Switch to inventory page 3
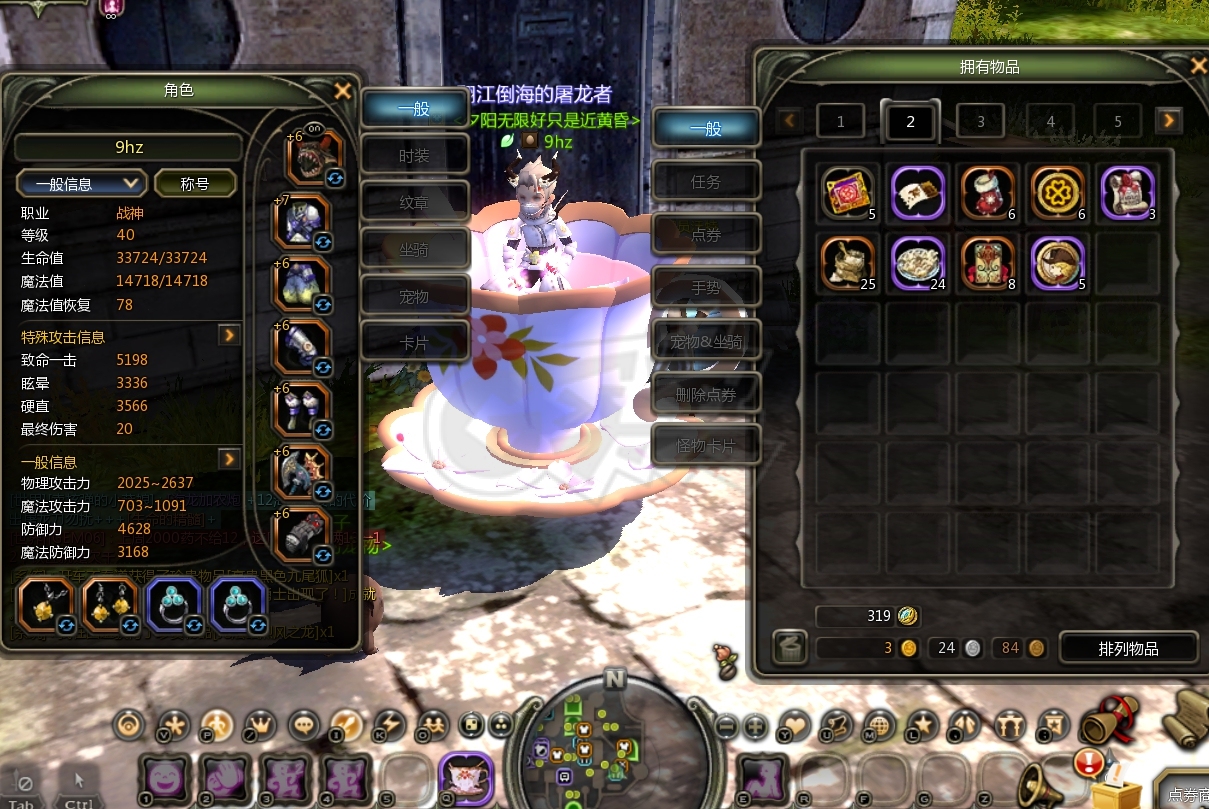 tap(980, 121)
